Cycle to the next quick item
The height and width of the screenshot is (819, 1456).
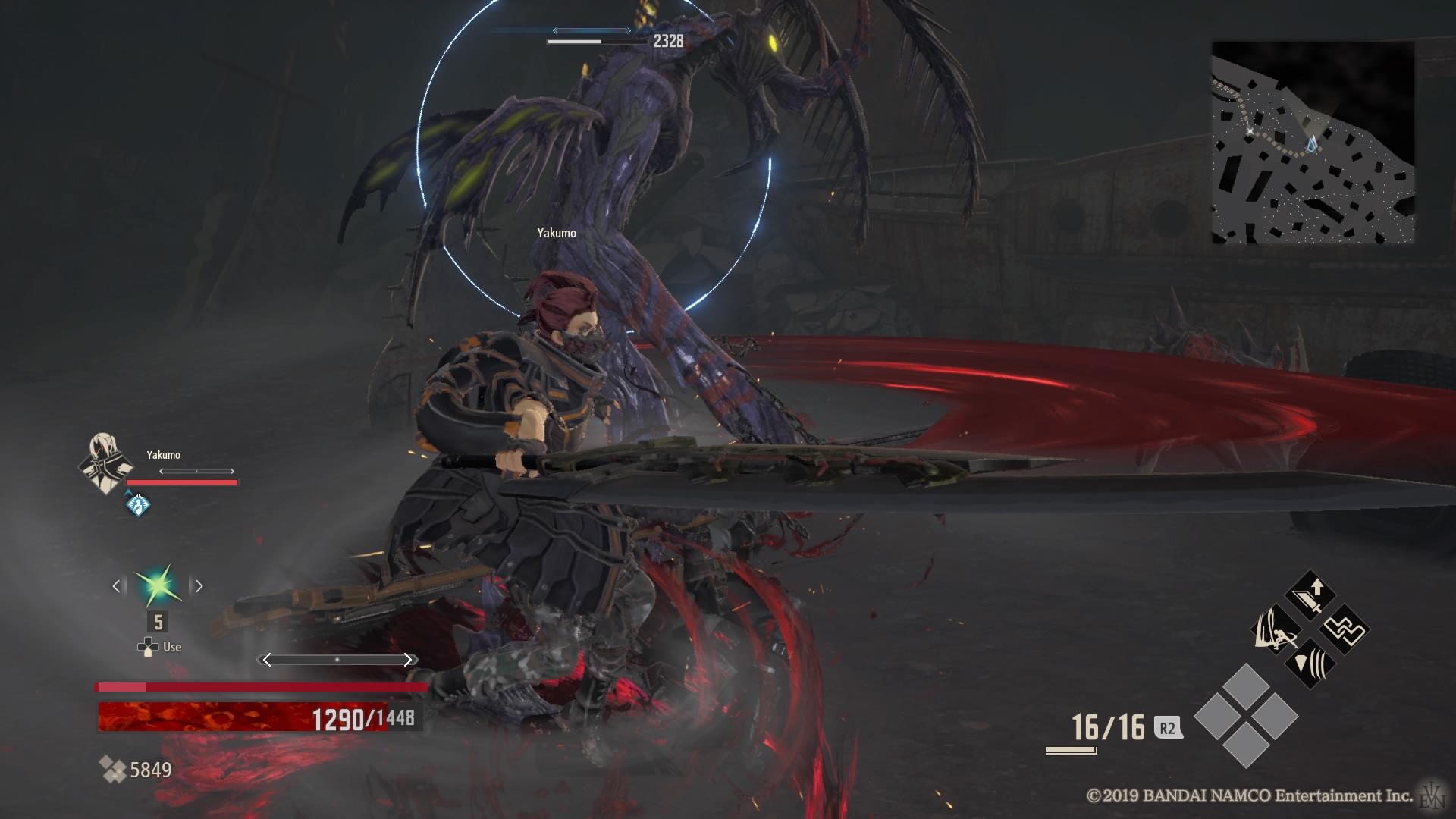199,585
